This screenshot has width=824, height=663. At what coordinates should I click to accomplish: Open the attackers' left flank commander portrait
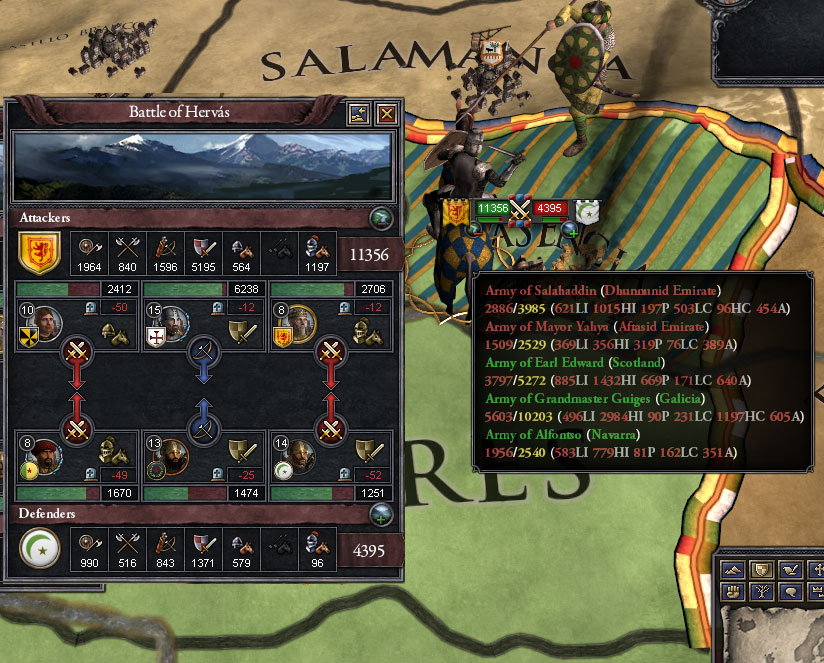point(45,323)
